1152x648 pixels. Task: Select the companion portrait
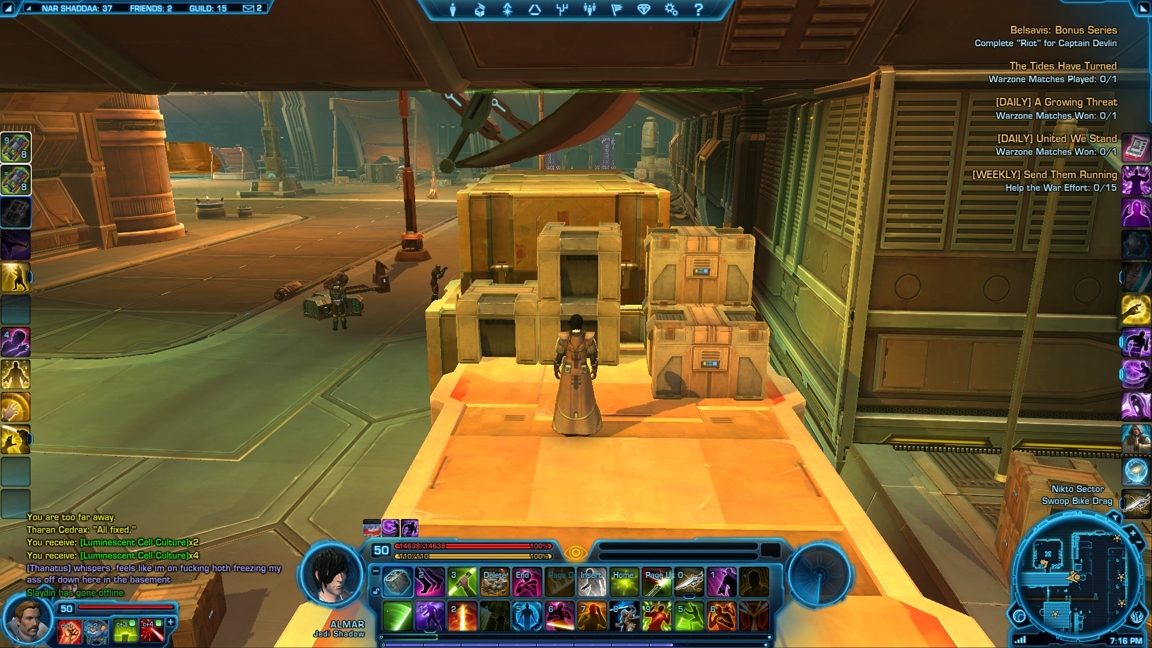pos(28,620)
